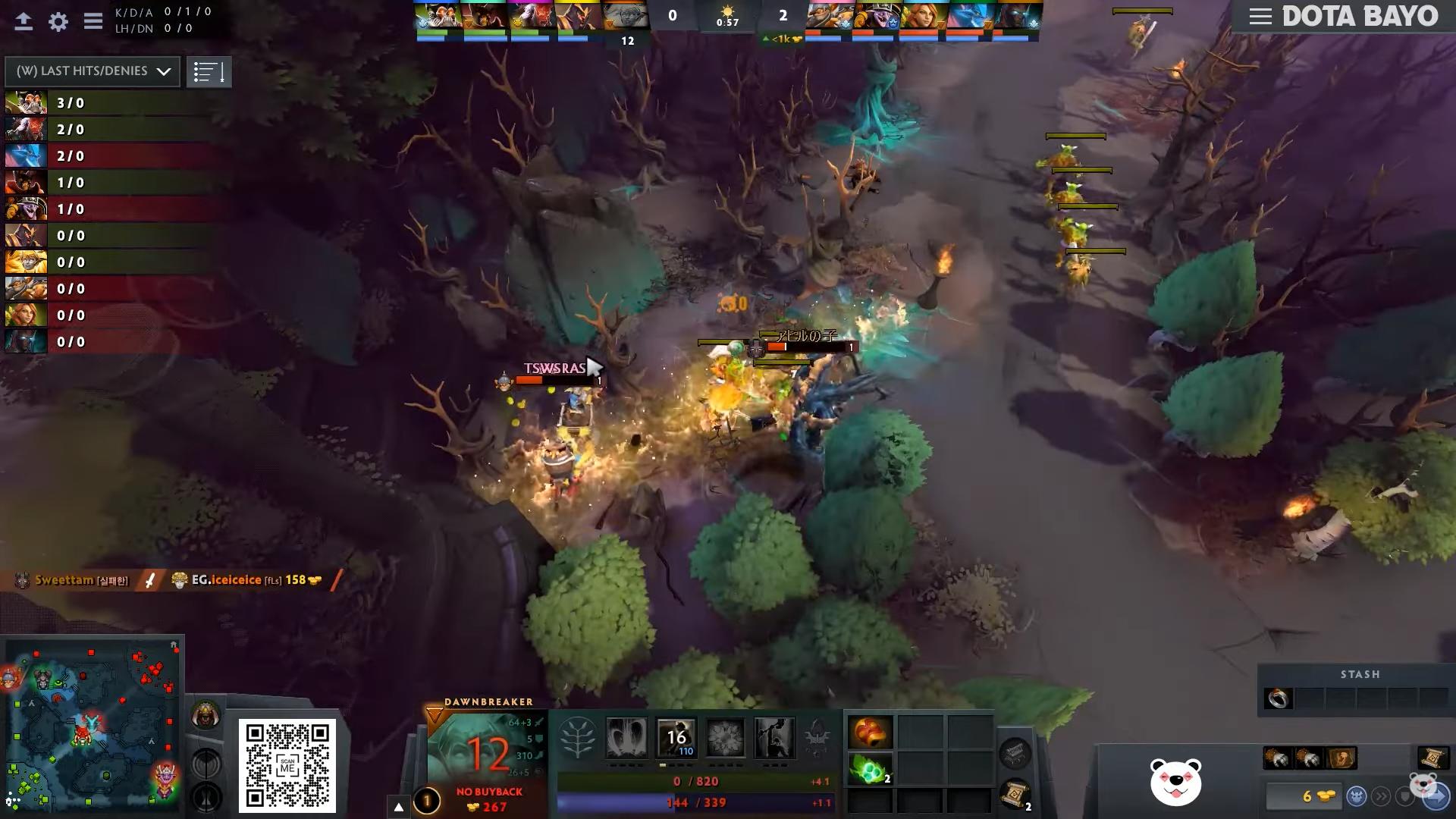Screen dimensions: 1456x819
Task: Select the Luminosity passive ability icon
Action: (725, 737)
